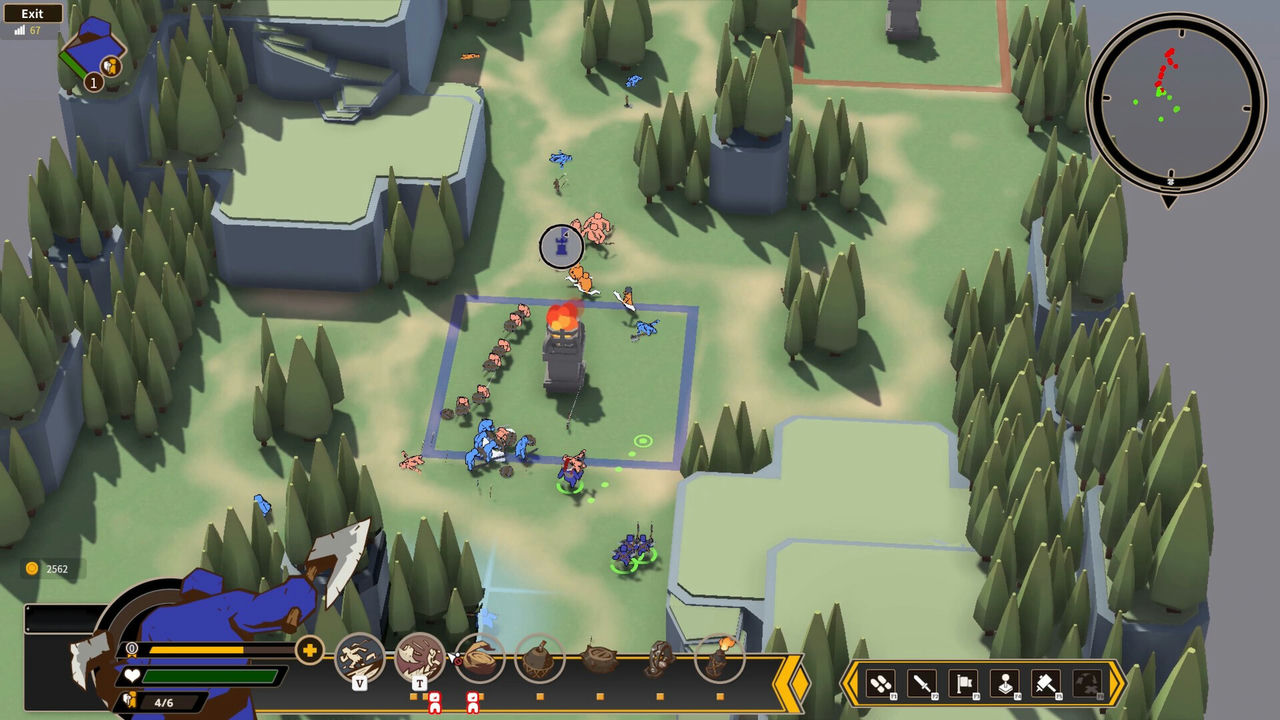The width and height of the screenshot is (1280, 720).
Task: Choose the sword attack command
Action: coord(922,684)
